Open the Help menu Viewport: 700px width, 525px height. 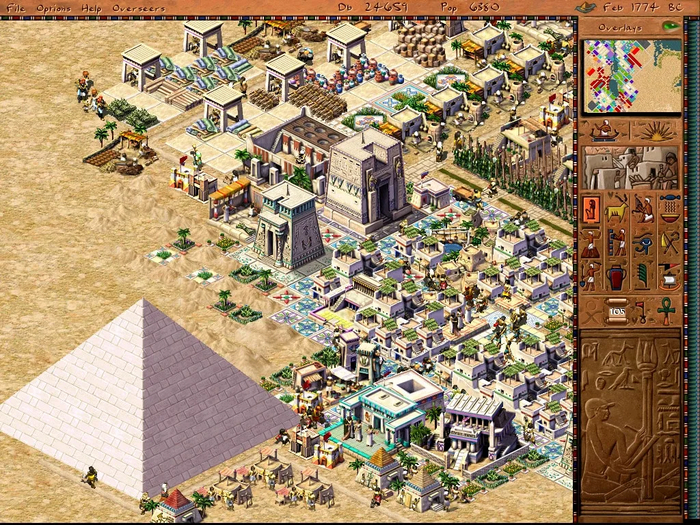coord(92,8)
